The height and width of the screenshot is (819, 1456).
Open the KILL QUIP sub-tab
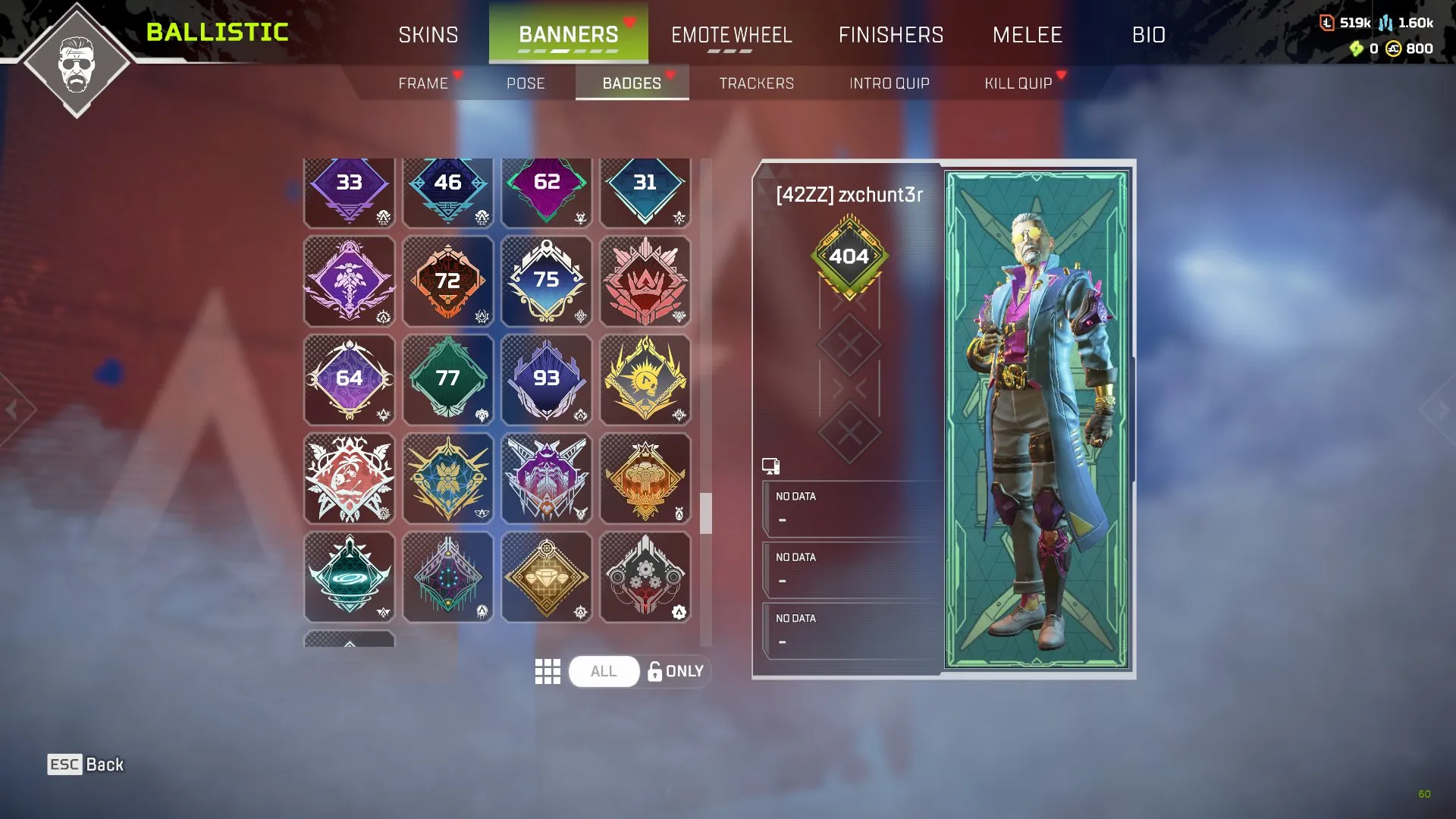(x=1018, y=83)
